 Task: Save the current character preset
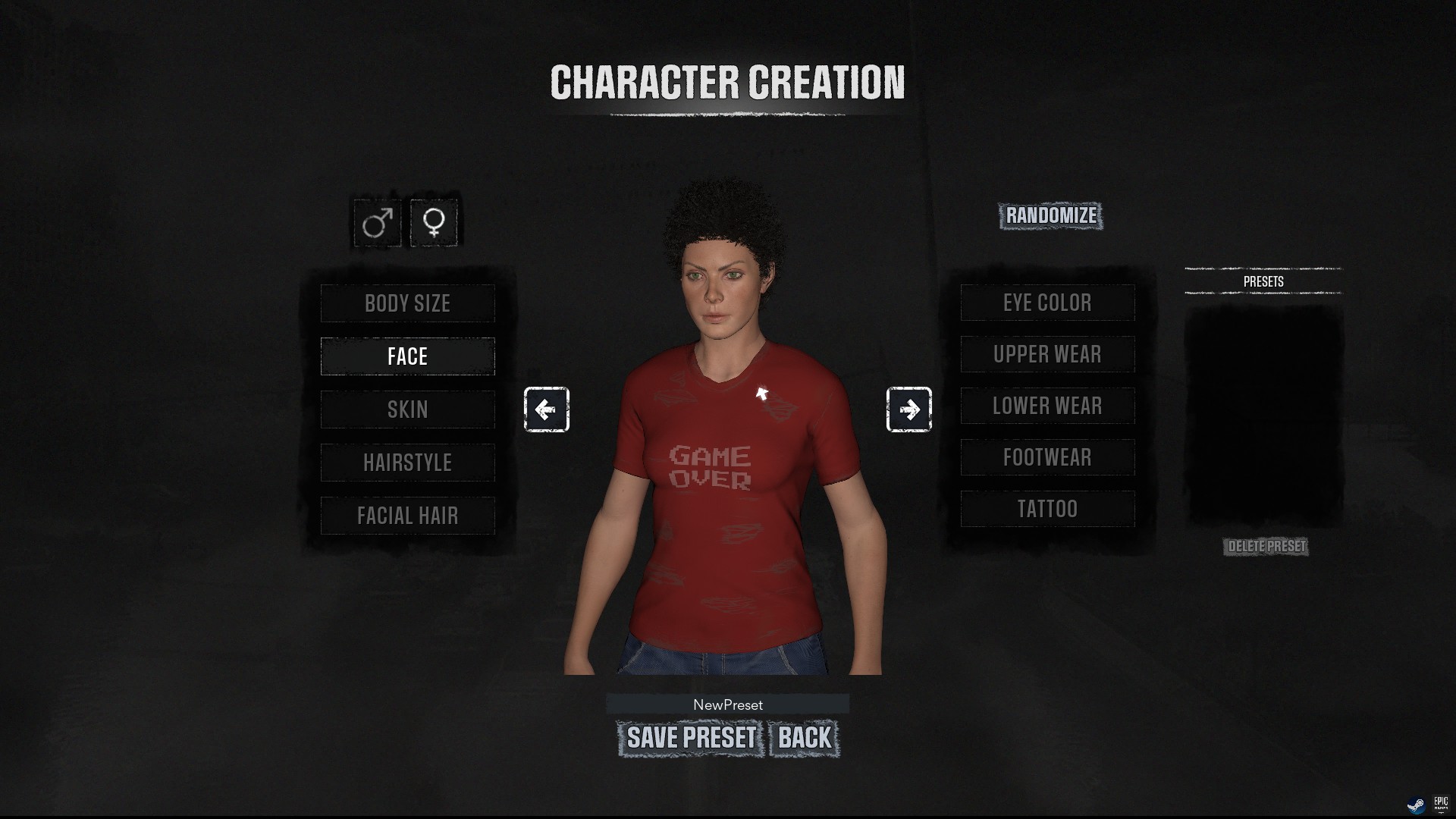pyautogui.click(x=691, y=738)
